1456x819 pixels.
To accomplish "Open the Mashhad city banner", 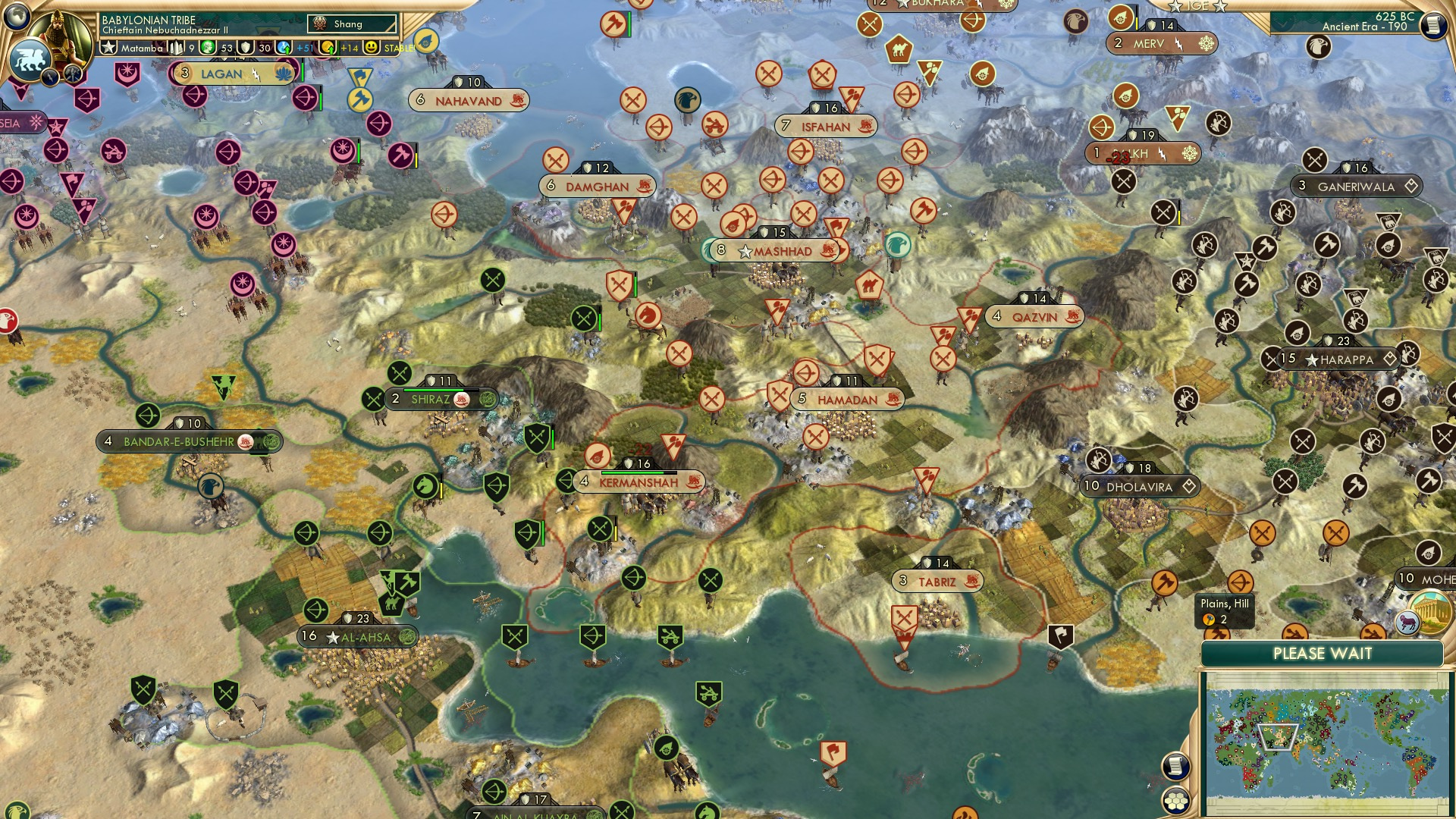I will [x=773, y=250].
